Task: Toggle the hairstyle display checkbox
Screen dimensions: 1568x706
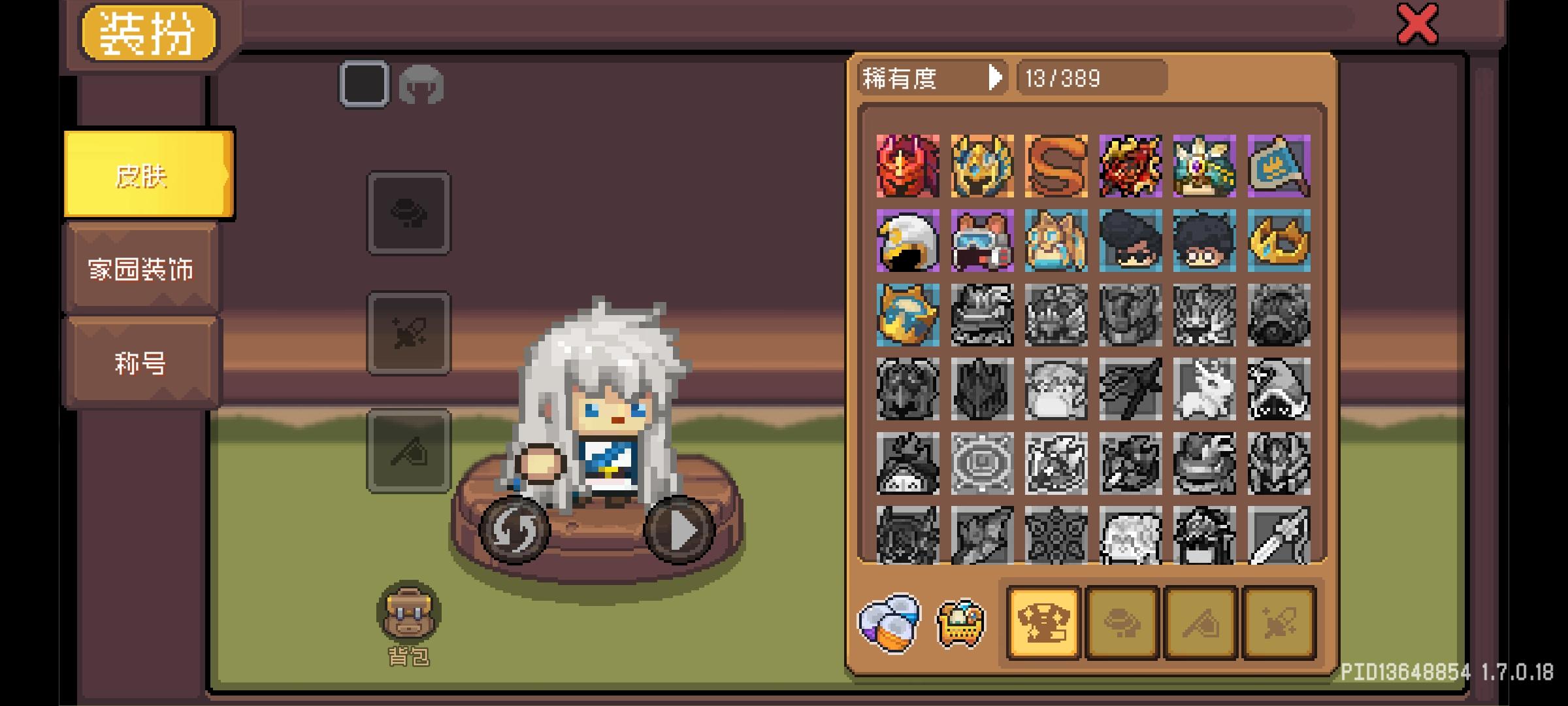Action: [363, 84]
